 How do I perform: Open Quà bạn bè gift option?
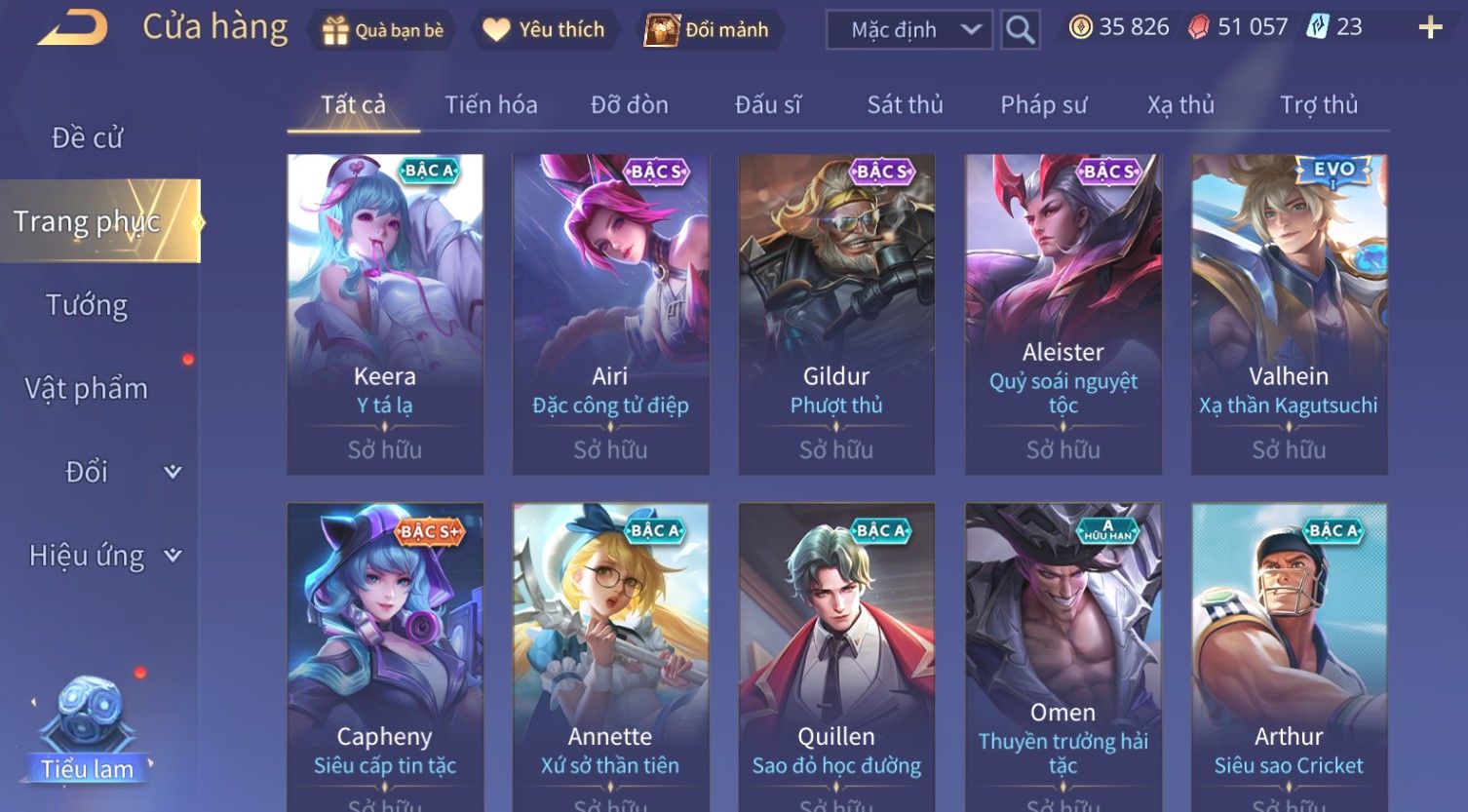(x=382, y=30)
